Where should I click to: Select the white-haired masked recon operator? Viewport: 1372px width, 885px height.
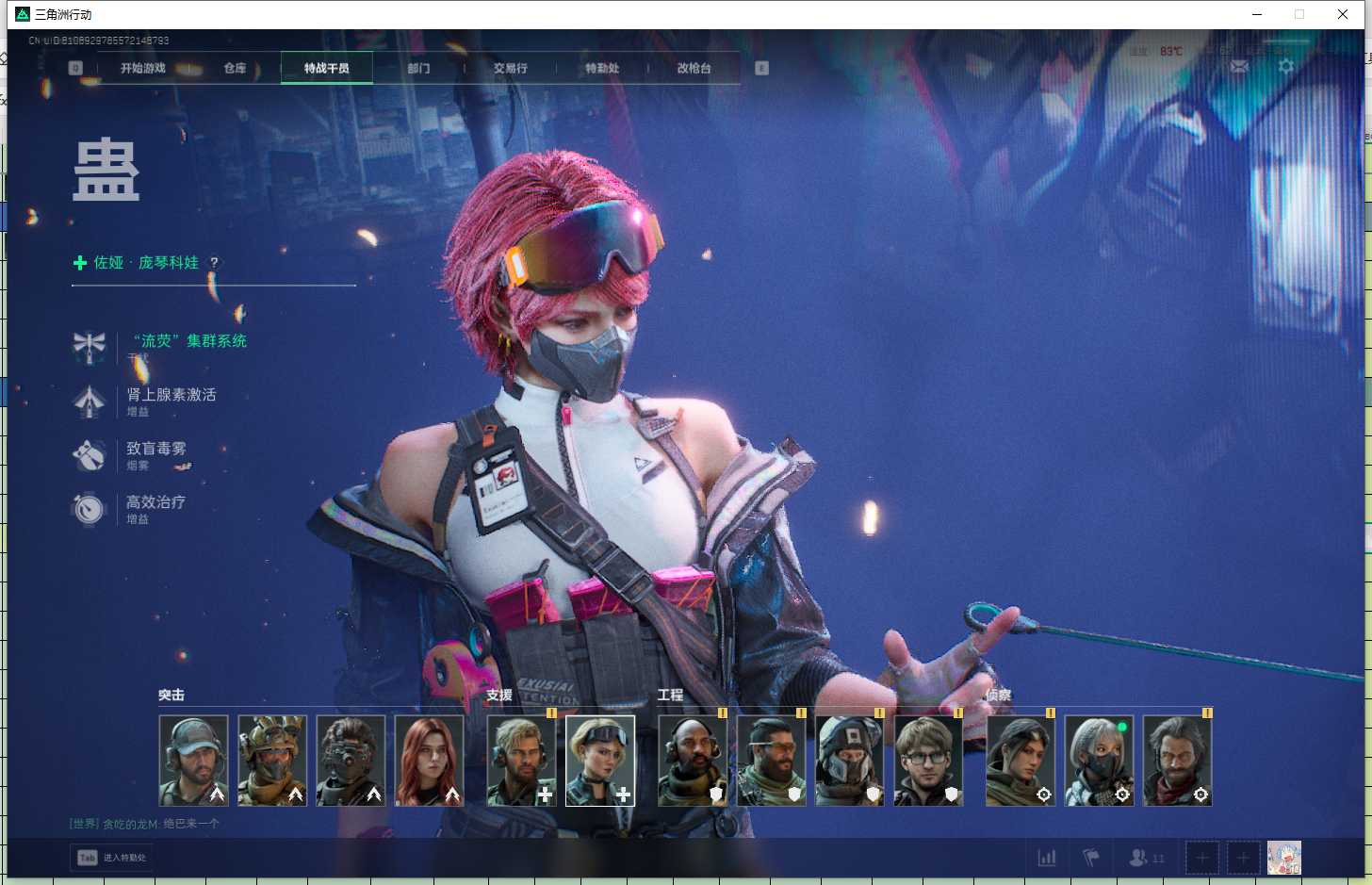coord(1099,761)
